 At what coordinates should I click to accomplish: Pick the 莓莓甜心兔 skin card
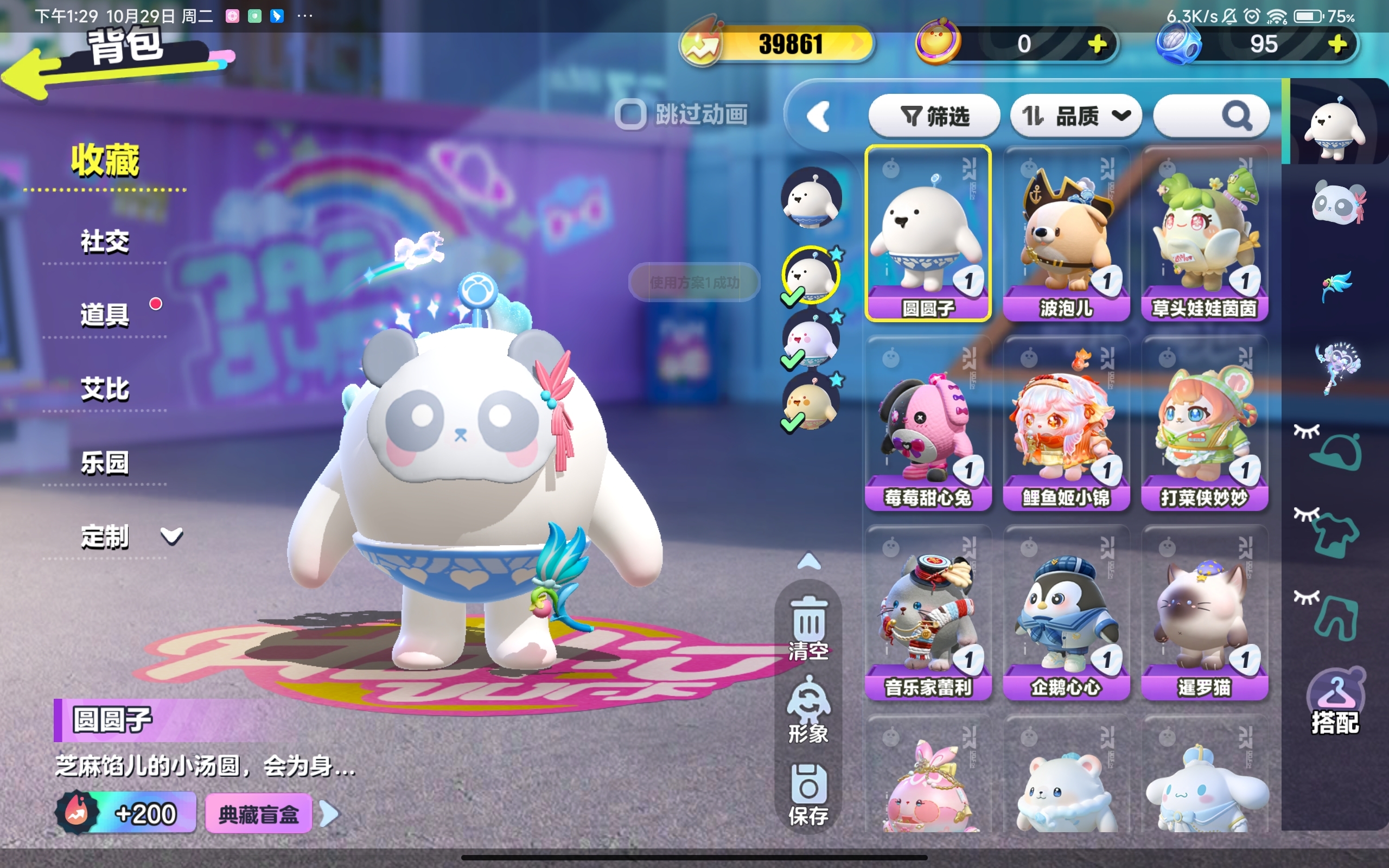pos(928,423)
